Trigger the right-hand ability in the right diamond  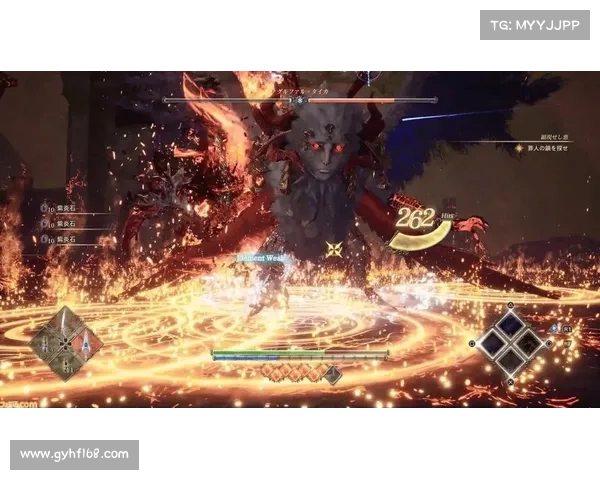(530, 344)
